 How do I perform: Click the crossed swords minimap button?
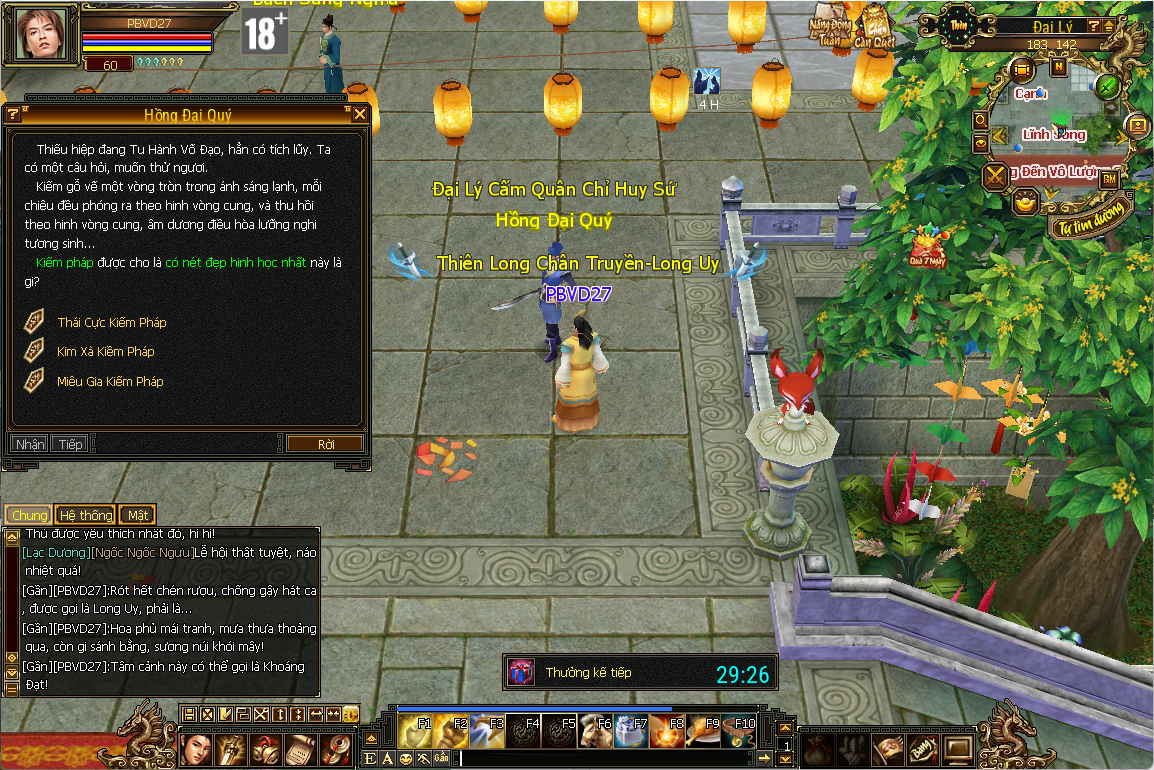(x=995, y=177)
